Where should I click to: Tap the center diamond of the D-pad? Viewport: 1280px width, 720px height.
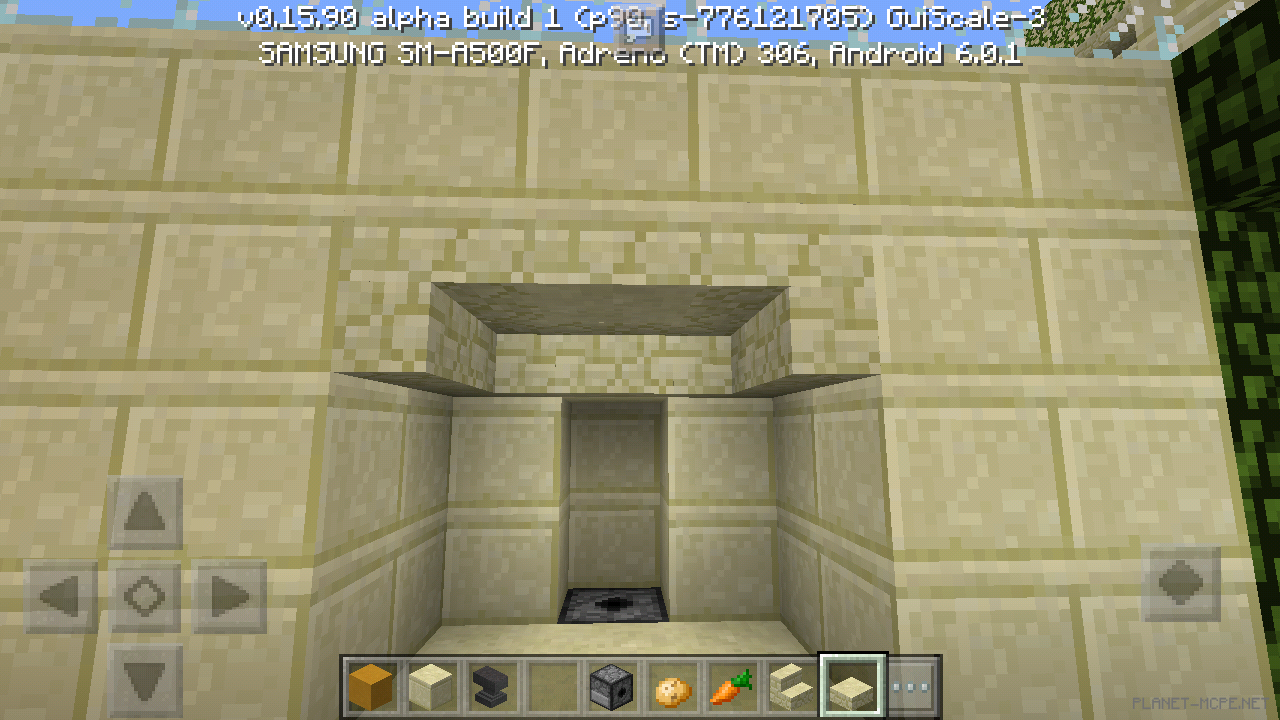[144, 594]
